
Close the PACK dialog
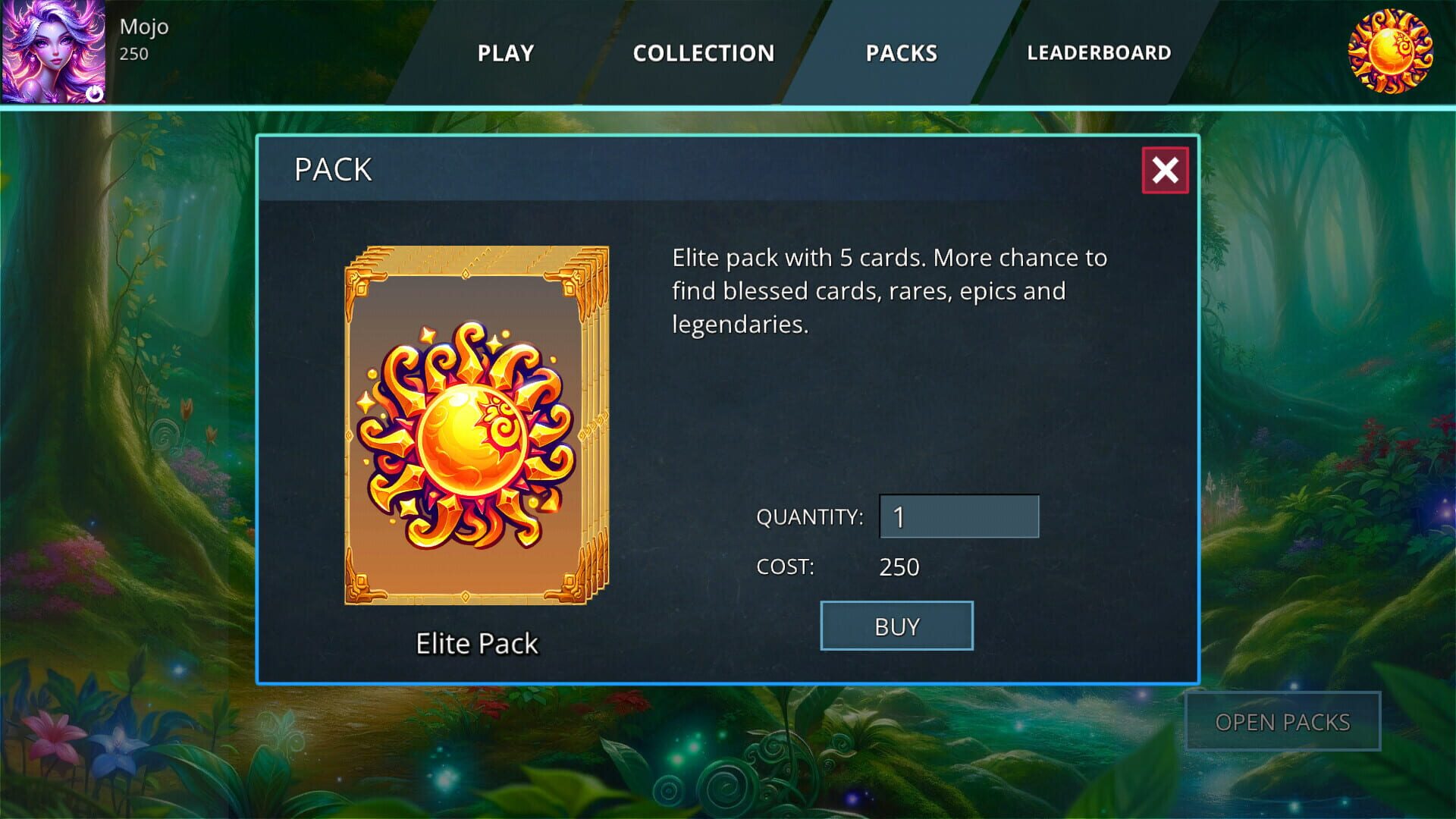point(1165,171)
